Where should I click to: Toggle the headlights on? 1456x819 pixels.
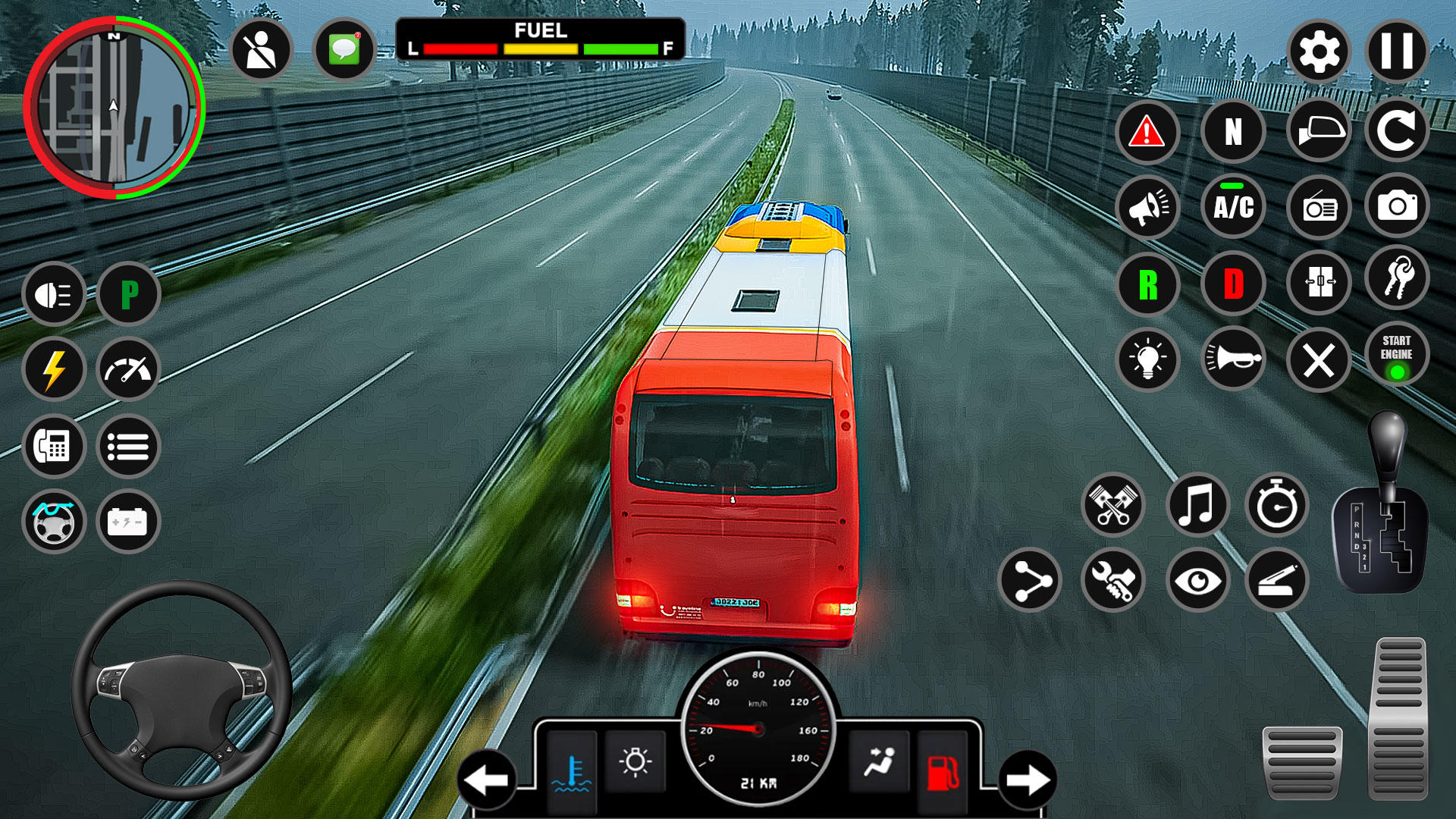click(53, 294)
